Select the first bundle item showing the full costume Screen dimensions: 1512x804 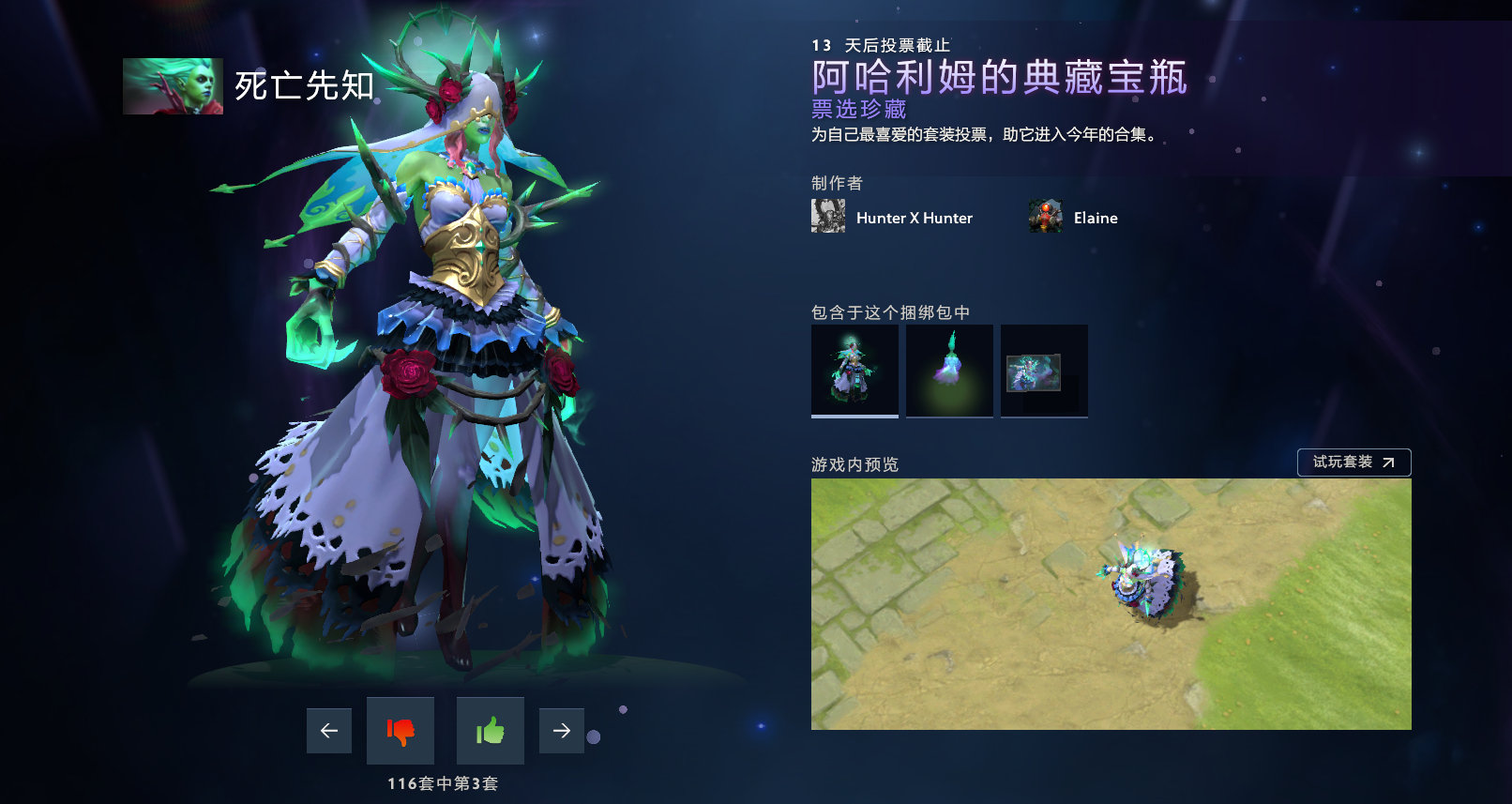(854, 370)
